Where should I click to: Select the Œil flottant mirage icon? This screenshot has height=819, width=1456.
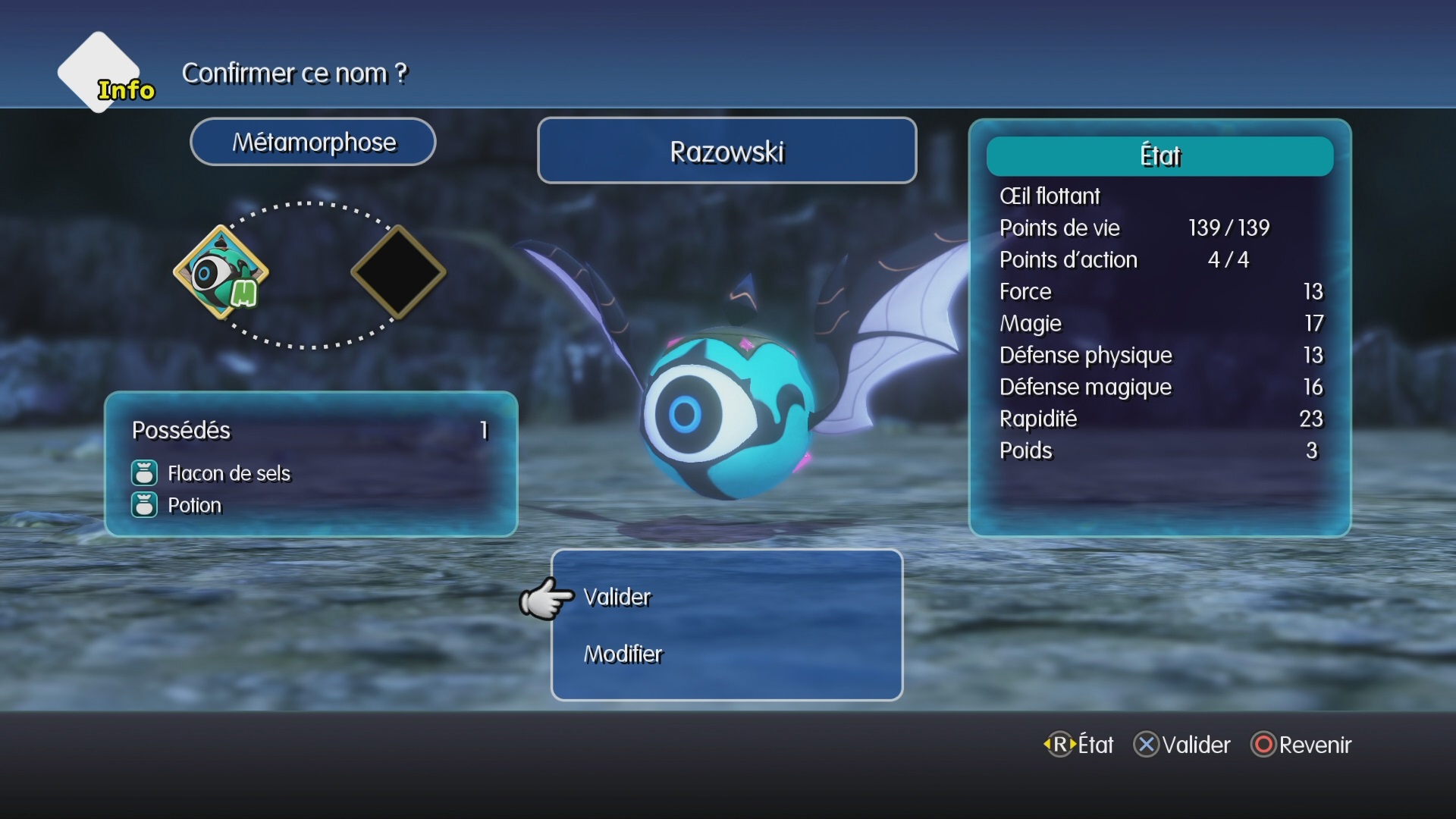tap(221, 272)
